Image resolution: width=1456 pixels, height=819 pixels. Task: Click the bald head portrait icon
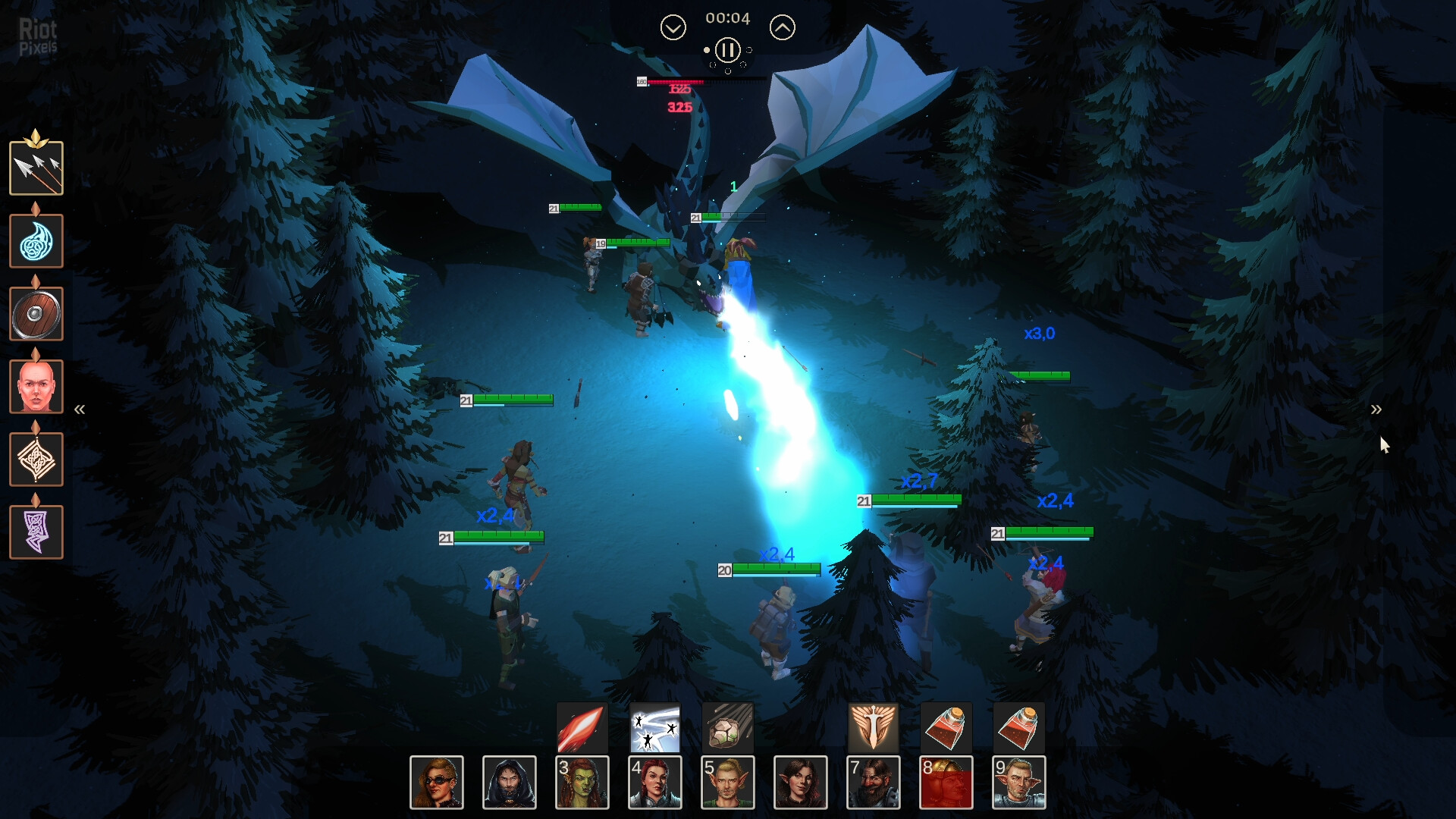tap(36, 387)
